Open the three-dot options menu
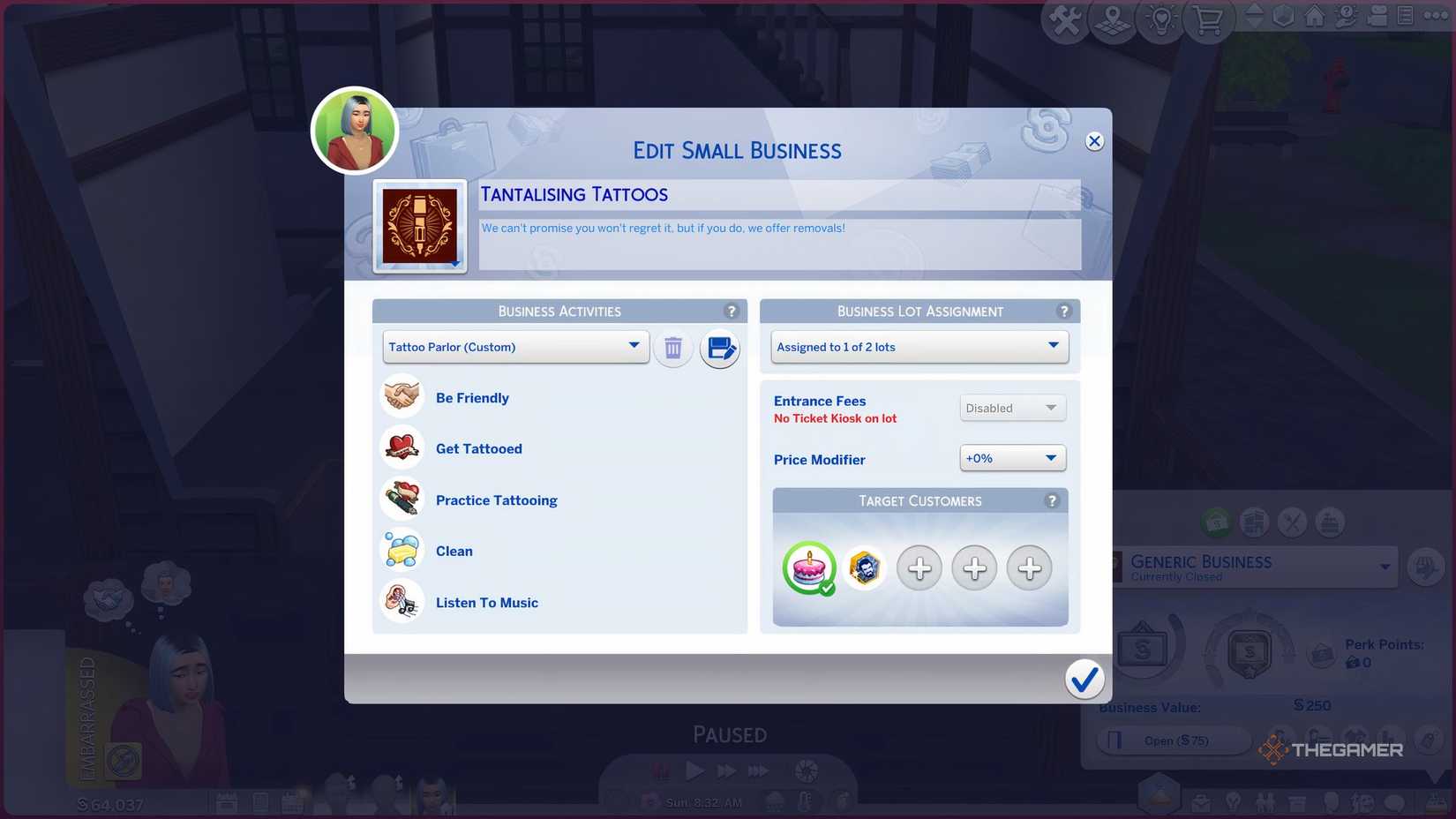1456x819 pixels. [1436, 16]
